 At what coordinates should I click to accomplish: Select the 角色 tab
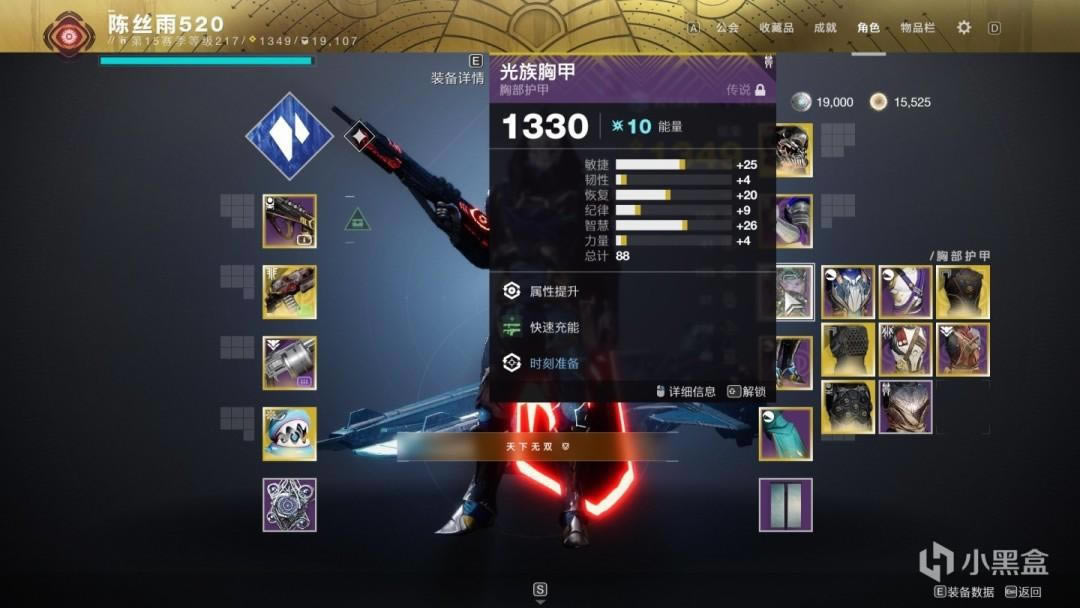(868, 28)
